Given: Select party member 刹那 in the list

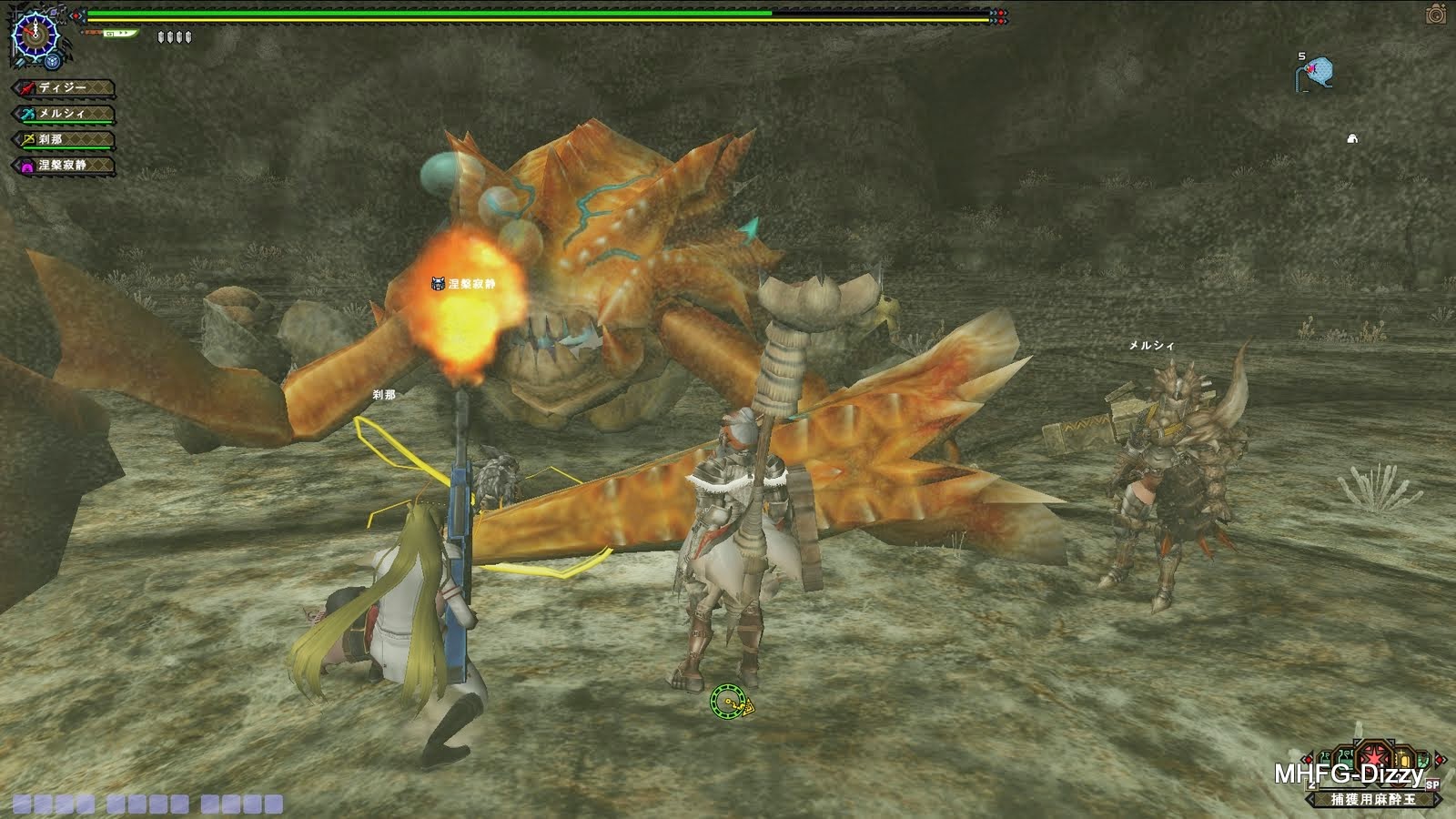Looking at the screenshot, I should (64, 139).
